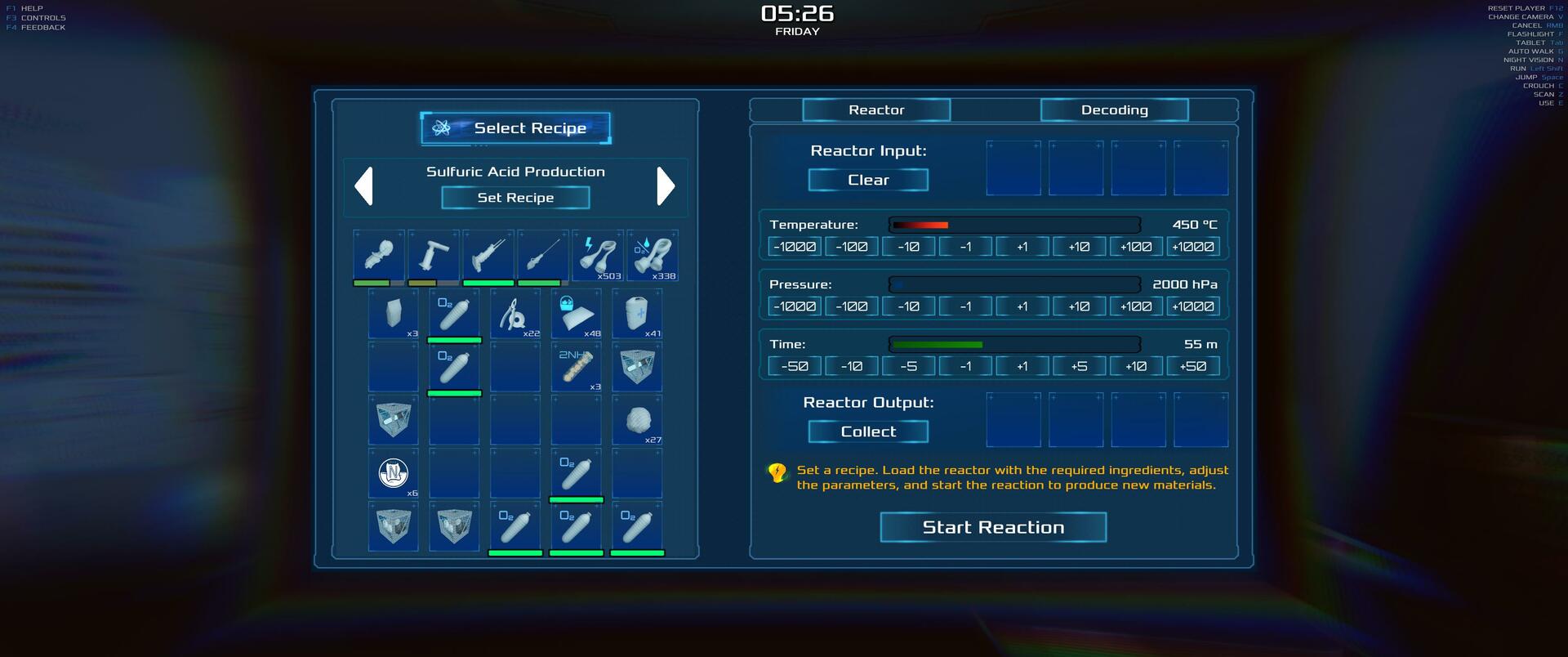Add +50 minutes to reaction time
1568x657 pixels.
(1192, 366)
